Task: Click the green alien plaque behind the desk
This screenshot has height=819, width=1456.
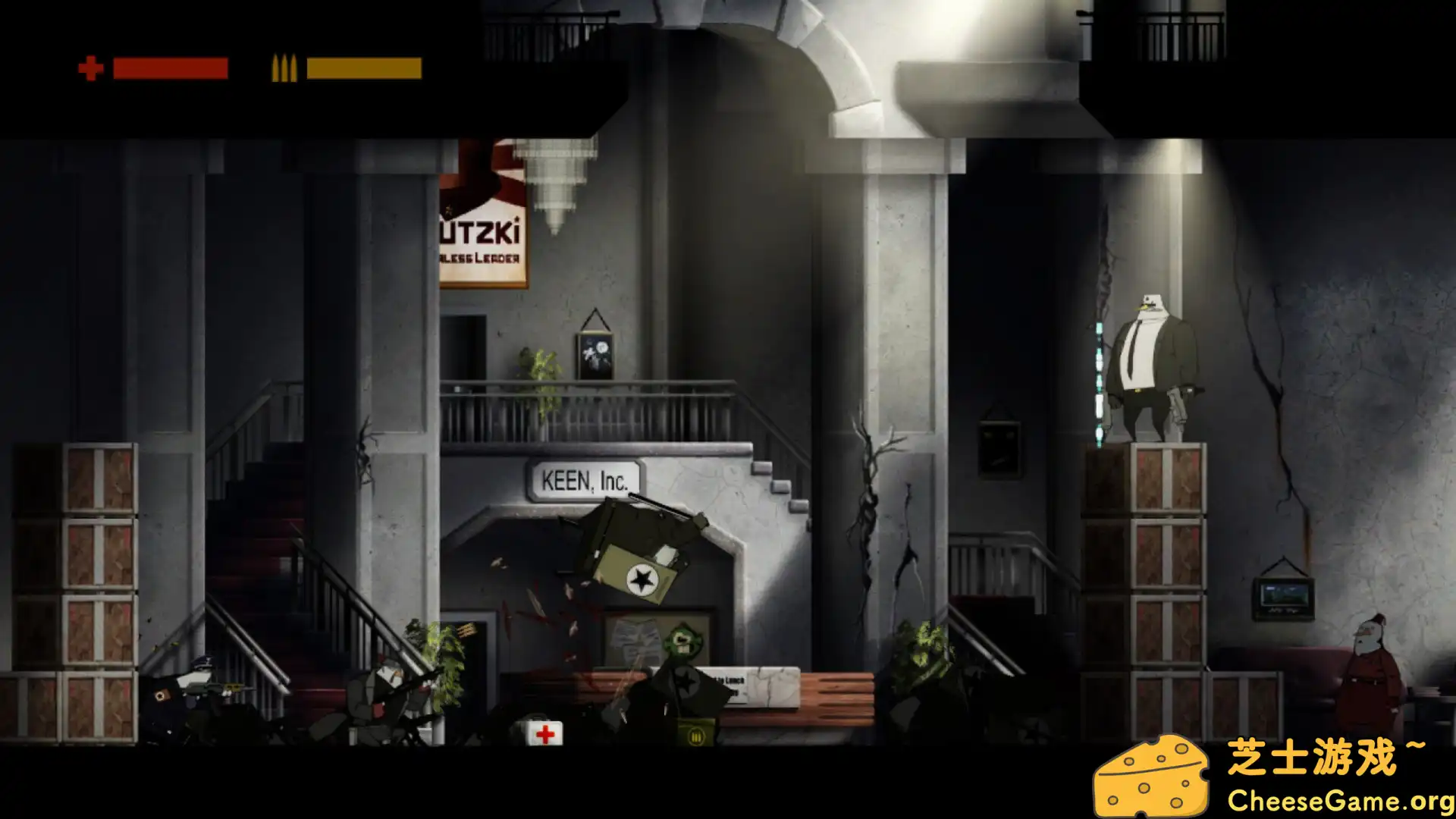Action: click(681, 639)
